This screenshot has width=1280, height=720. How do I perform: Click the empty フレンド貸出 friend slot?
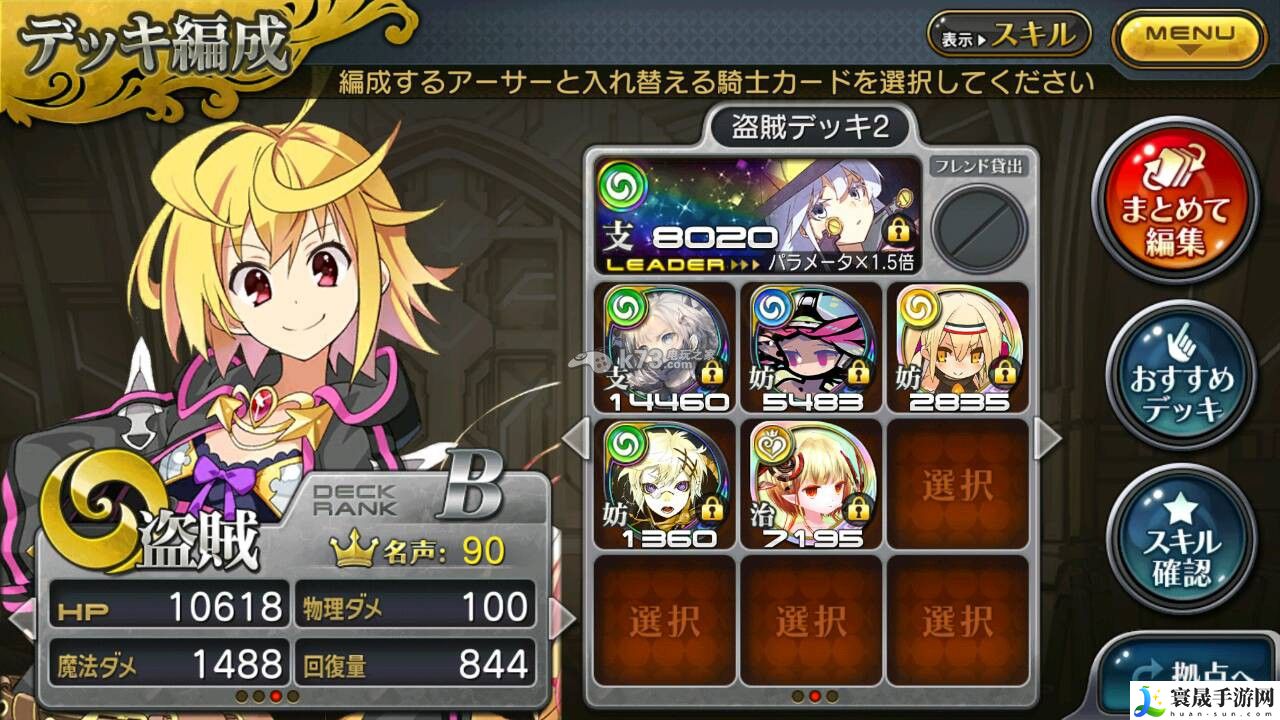coord(978,223)
